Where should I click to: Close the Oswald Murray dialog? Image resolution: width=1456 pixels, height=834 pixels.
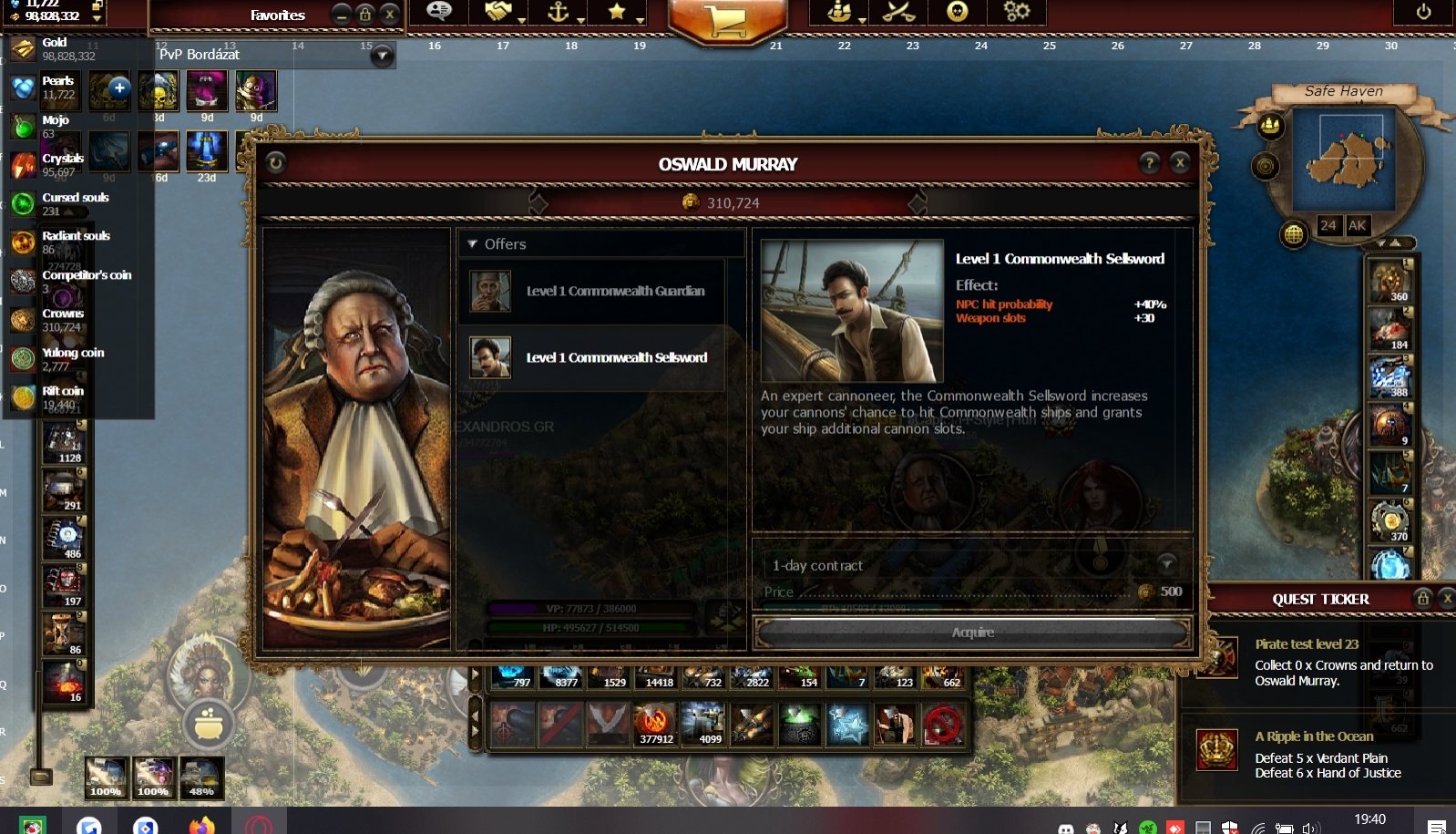point(1180,163)
